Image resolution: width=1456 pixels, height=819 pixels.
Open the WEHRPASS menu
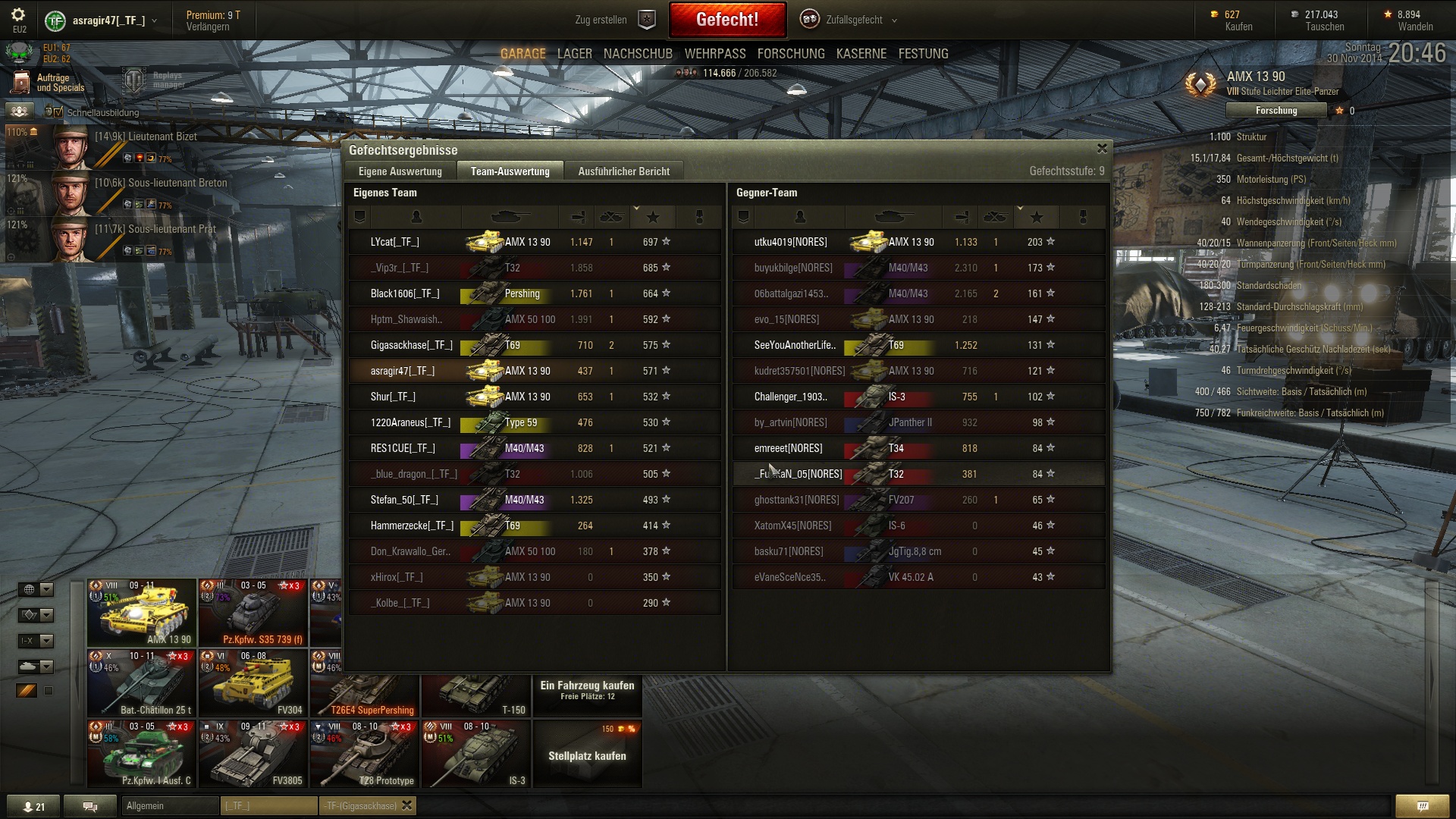[x=715, y=54]
